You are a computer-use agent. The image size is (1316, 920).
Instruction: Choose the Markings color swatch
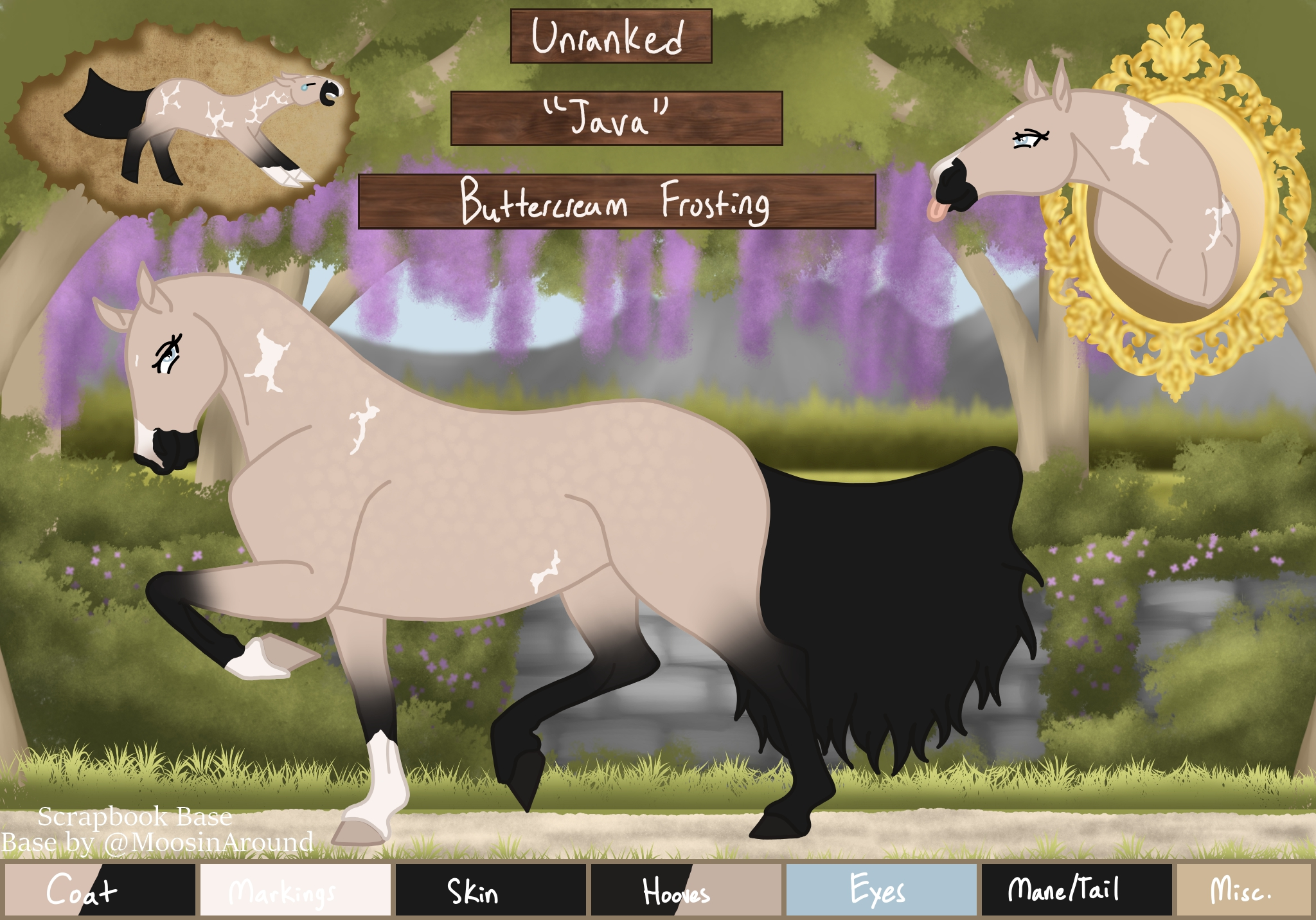tap(296, 890)
